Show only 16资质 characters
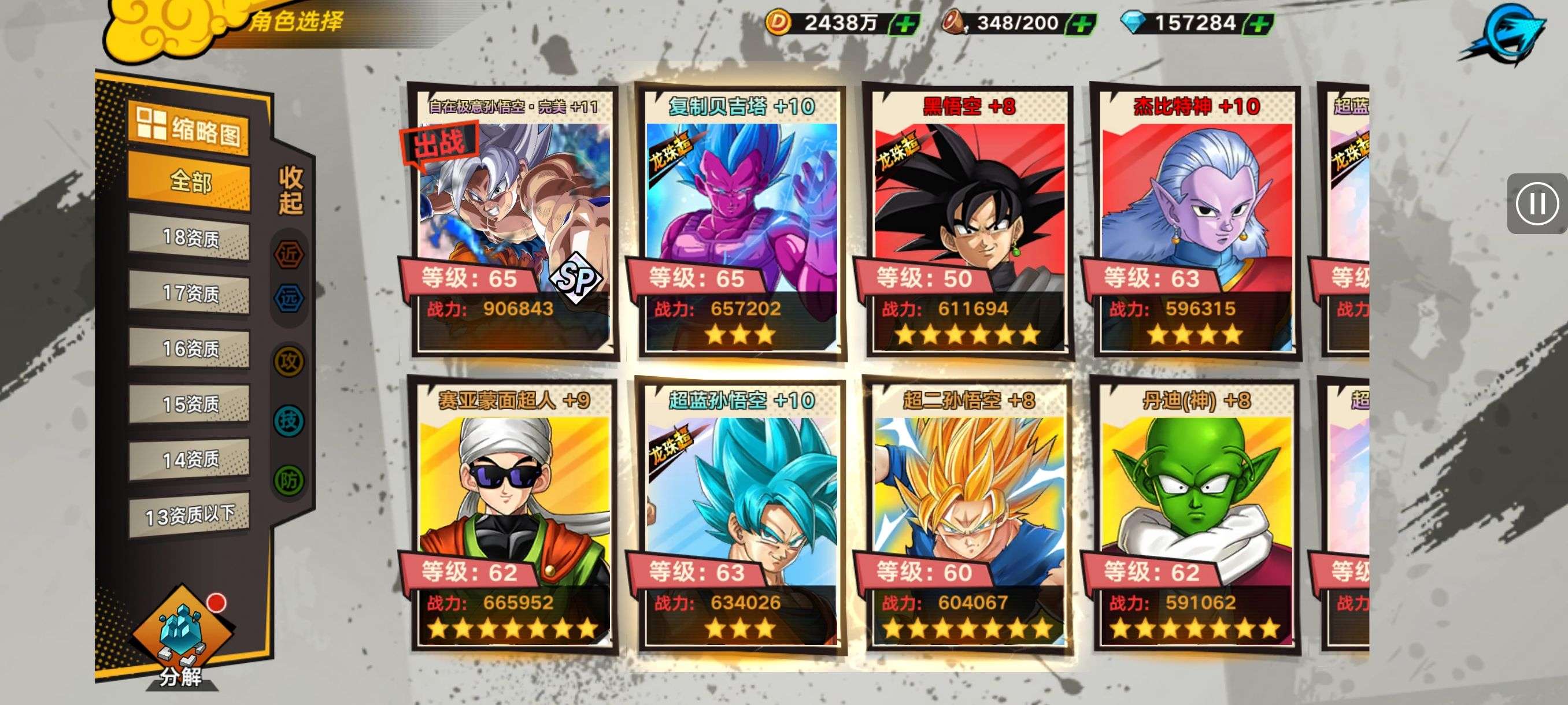The image size is (1568, 705). point(189,348)
